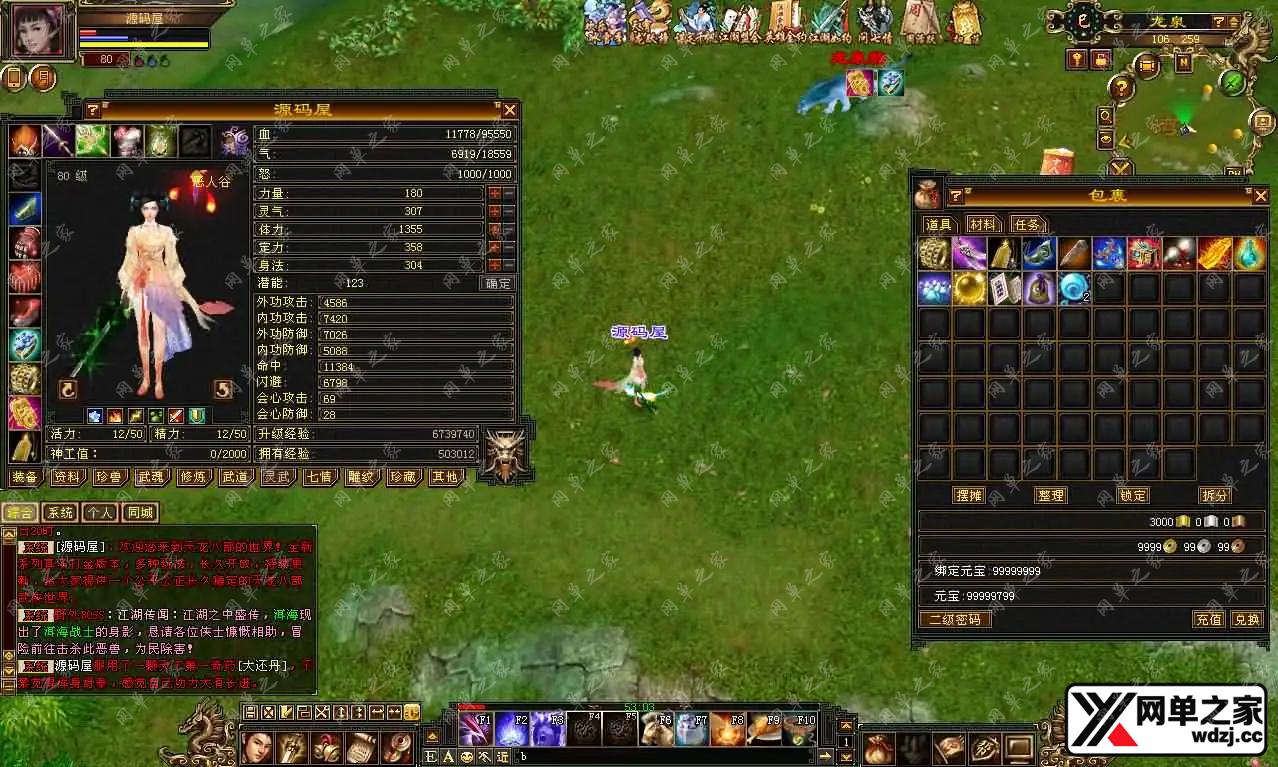Switch to the 珍兽 pet tab
The height and width of the screenshot is (767, 1278).
click(x=108, y=477)
